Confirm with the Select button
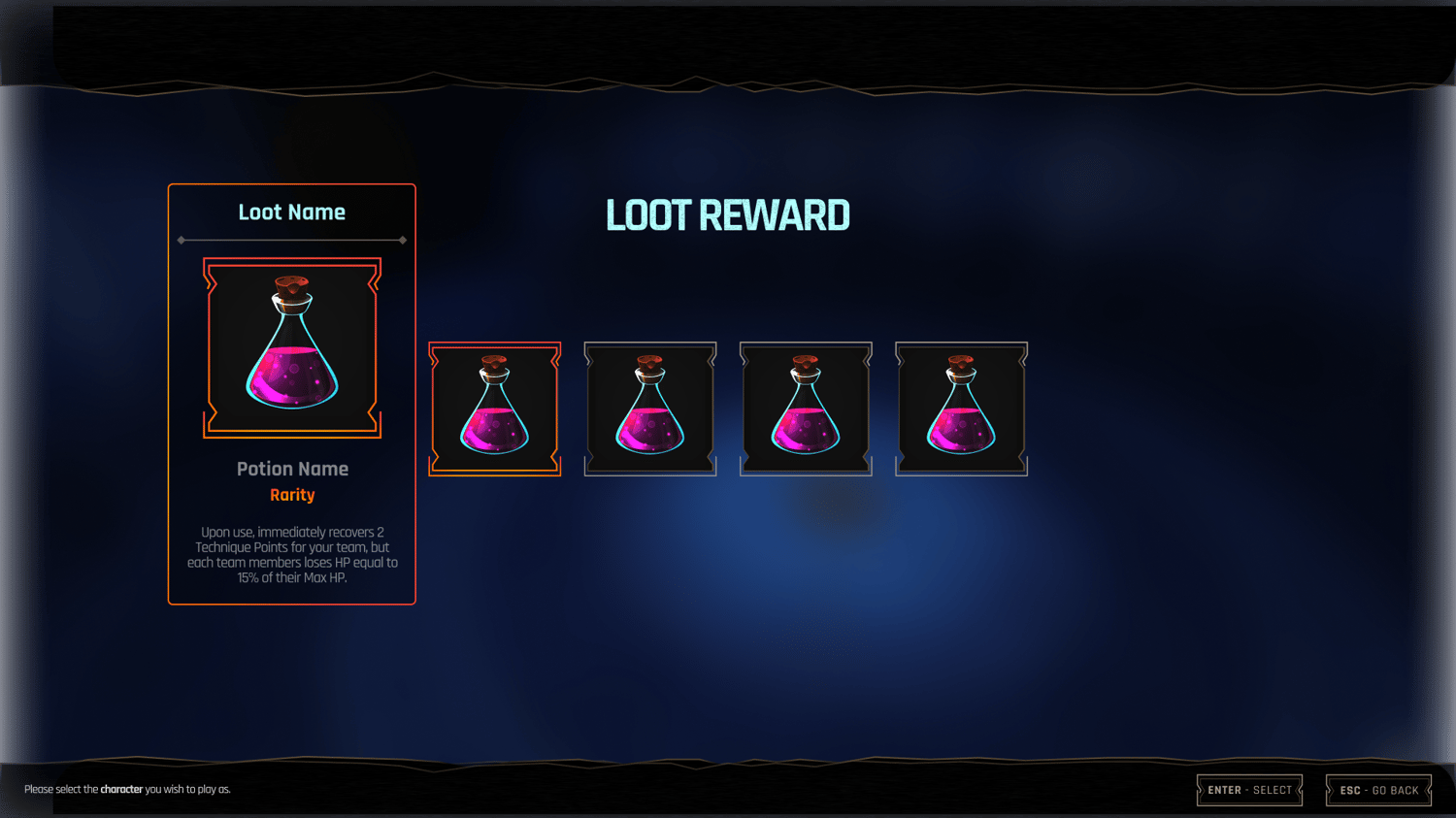Screen dimensions: 1456x818 [x=1249, y=790]
